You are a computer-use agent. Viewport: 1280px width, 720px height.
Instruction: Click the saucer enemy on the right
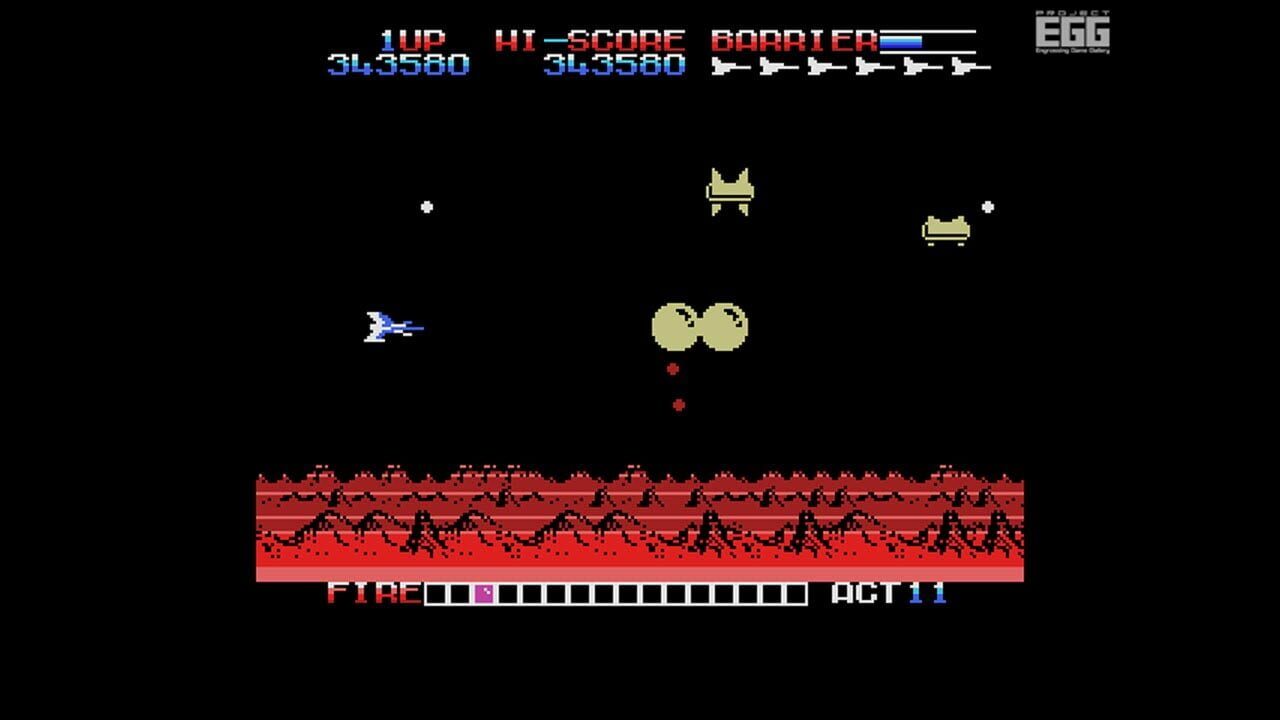click(x=944, y=228)
